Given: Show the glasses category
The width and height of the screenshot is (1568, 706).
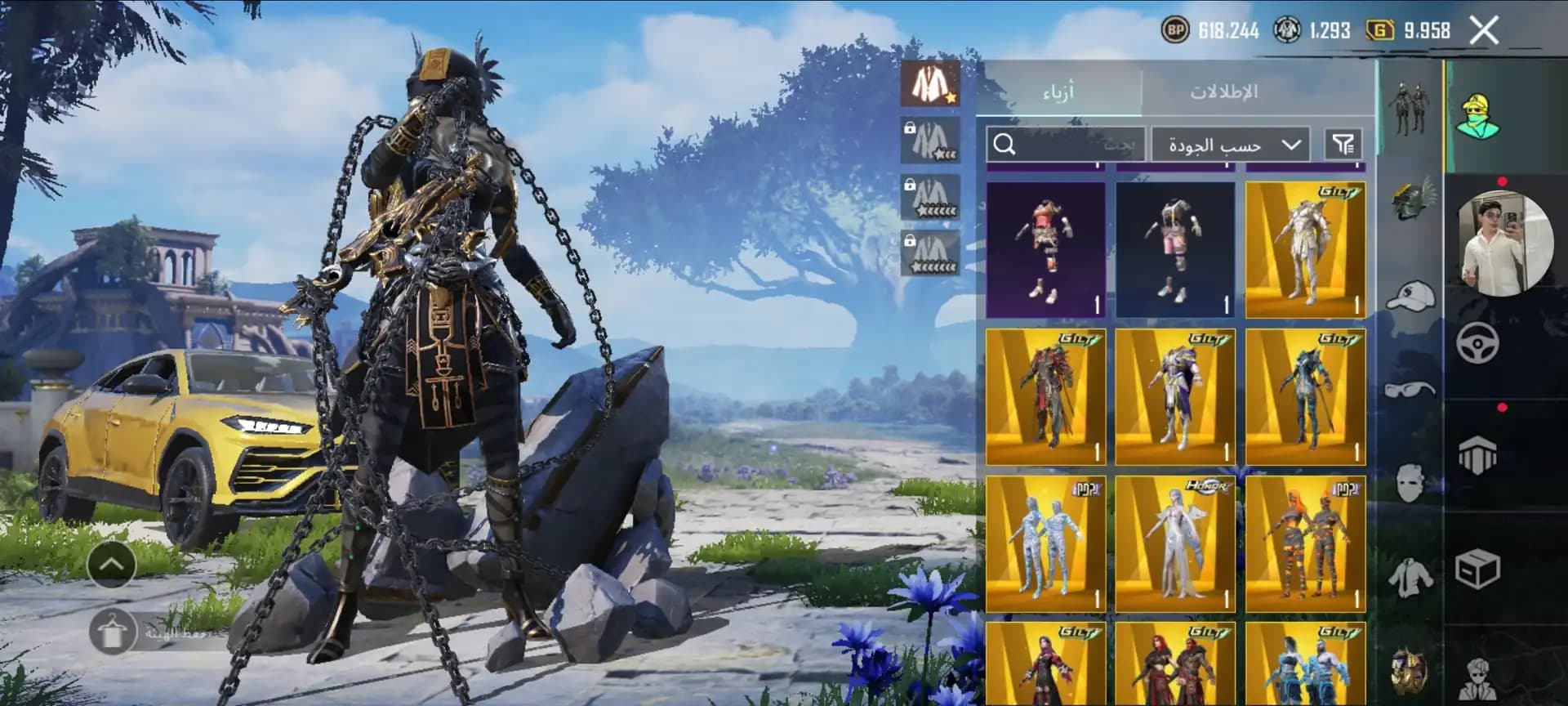Looking at the screenshot, I should click(x=1410, y=388).
